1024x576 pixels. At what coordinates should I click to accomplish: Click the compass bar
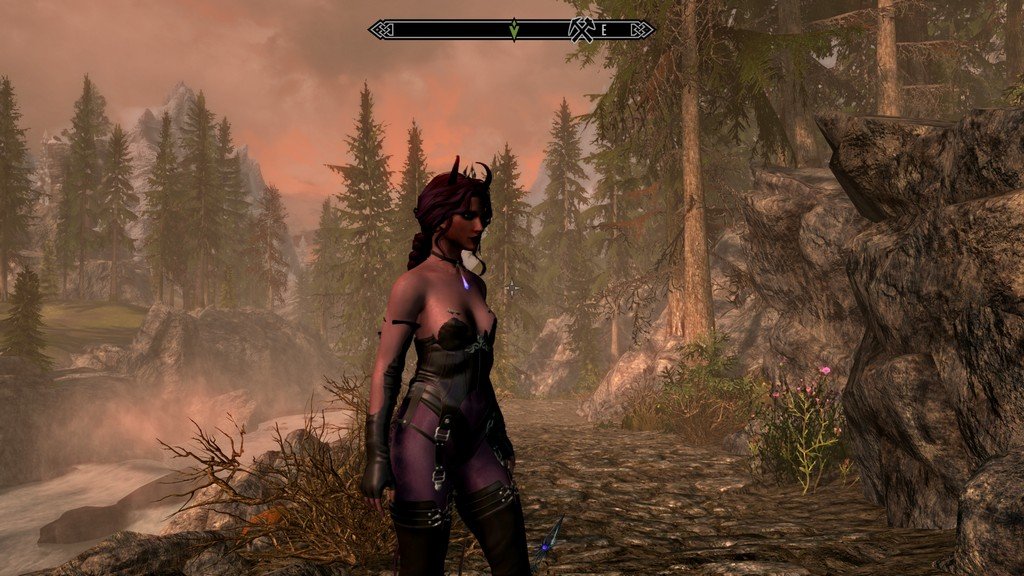tap(450, 30)
